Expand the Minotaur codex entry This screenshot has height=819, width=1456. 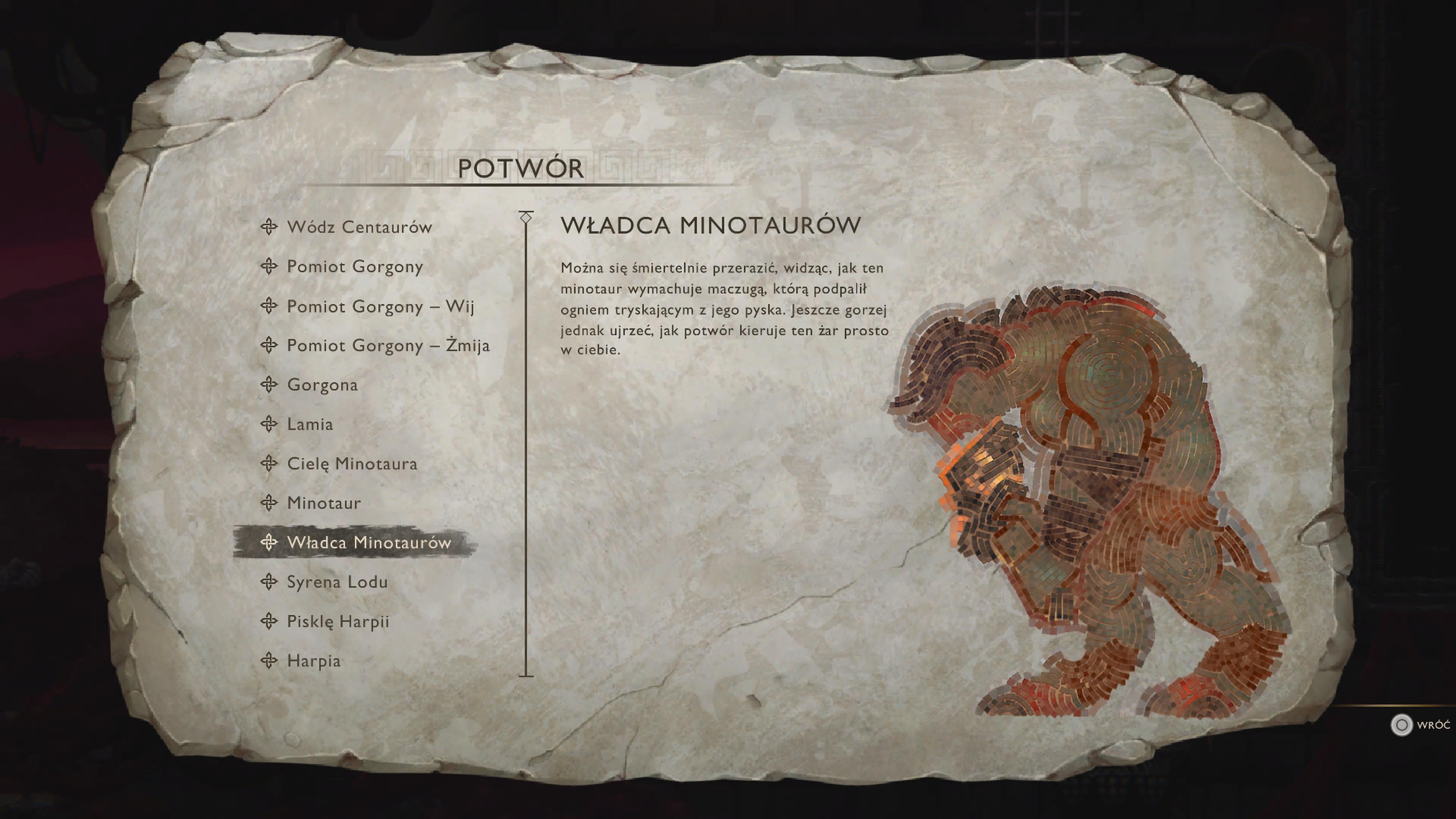[x=322, y=503]
